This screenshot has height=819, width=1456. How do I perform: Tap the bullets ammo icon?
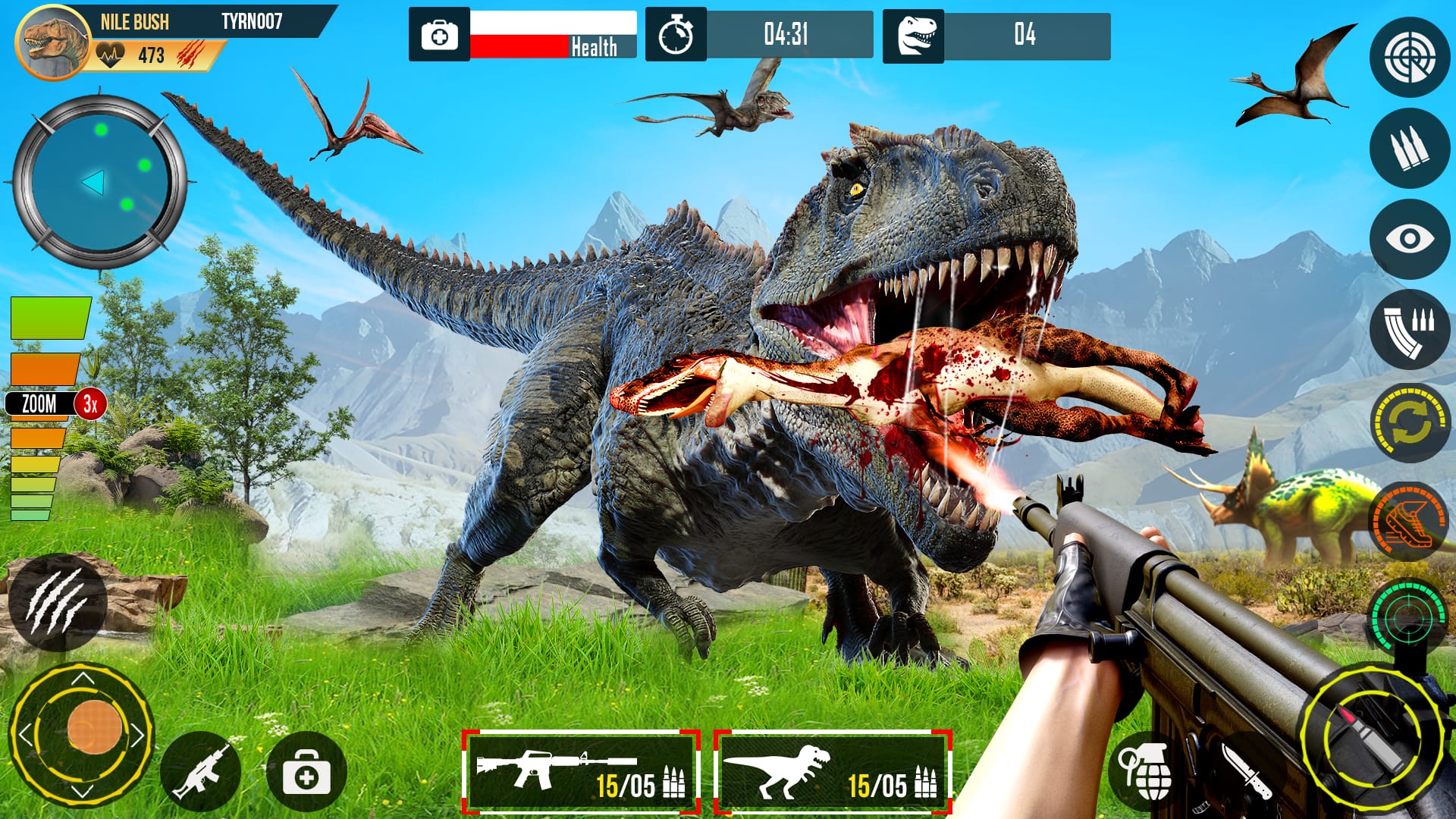pos(1408,146)
